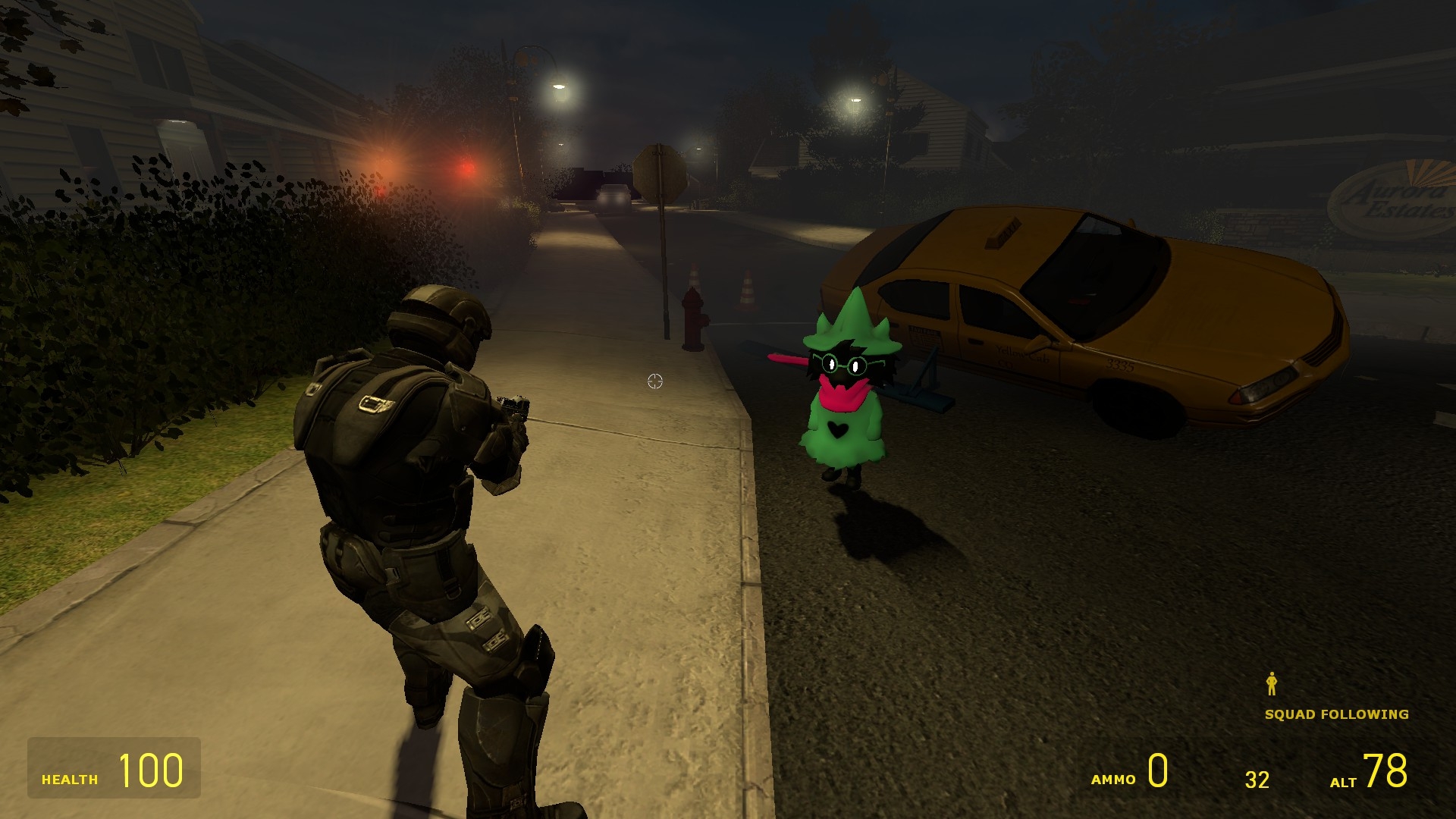This screenshot has width=1456, height=819.
Task: Click the squad member icon
Action: 1272,684
